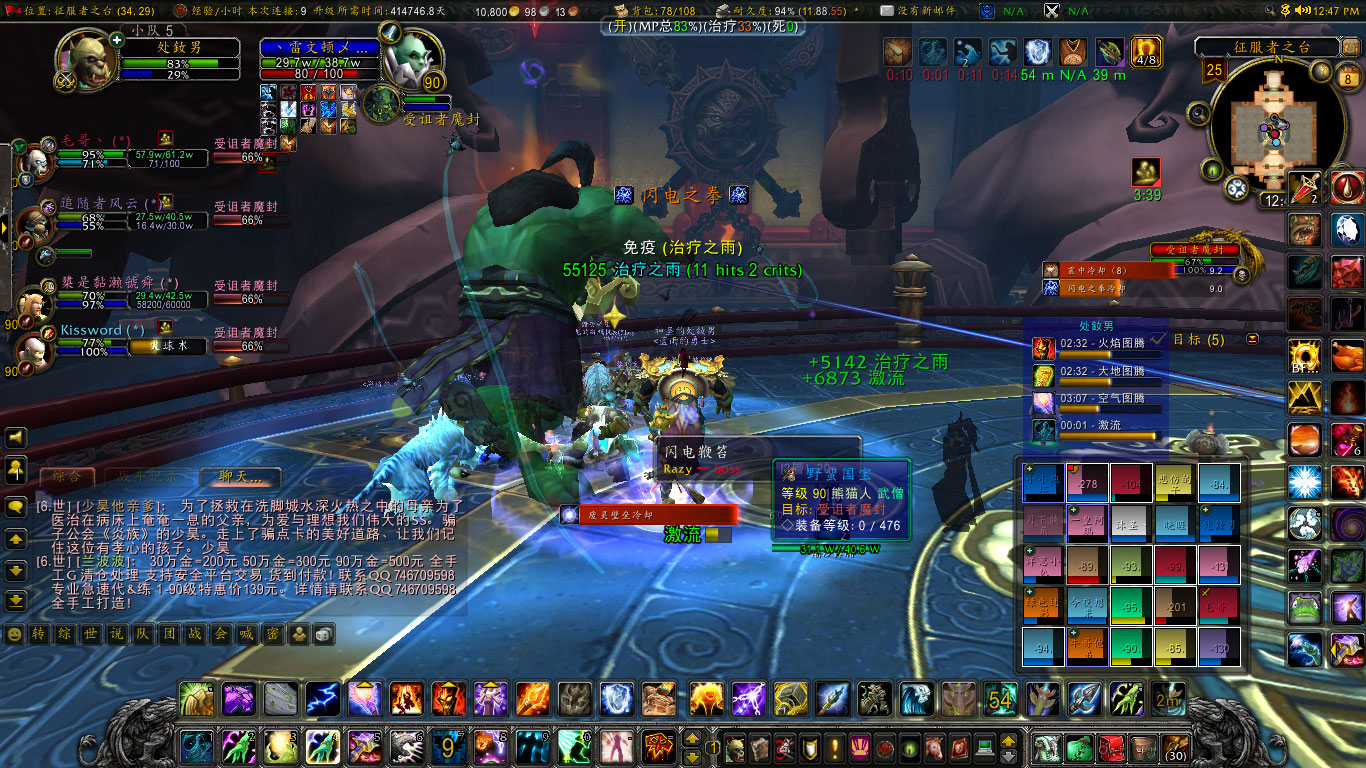
Task: Target party member Kissword's portrait
Action: pyautogui.click(x=37, y=345)
